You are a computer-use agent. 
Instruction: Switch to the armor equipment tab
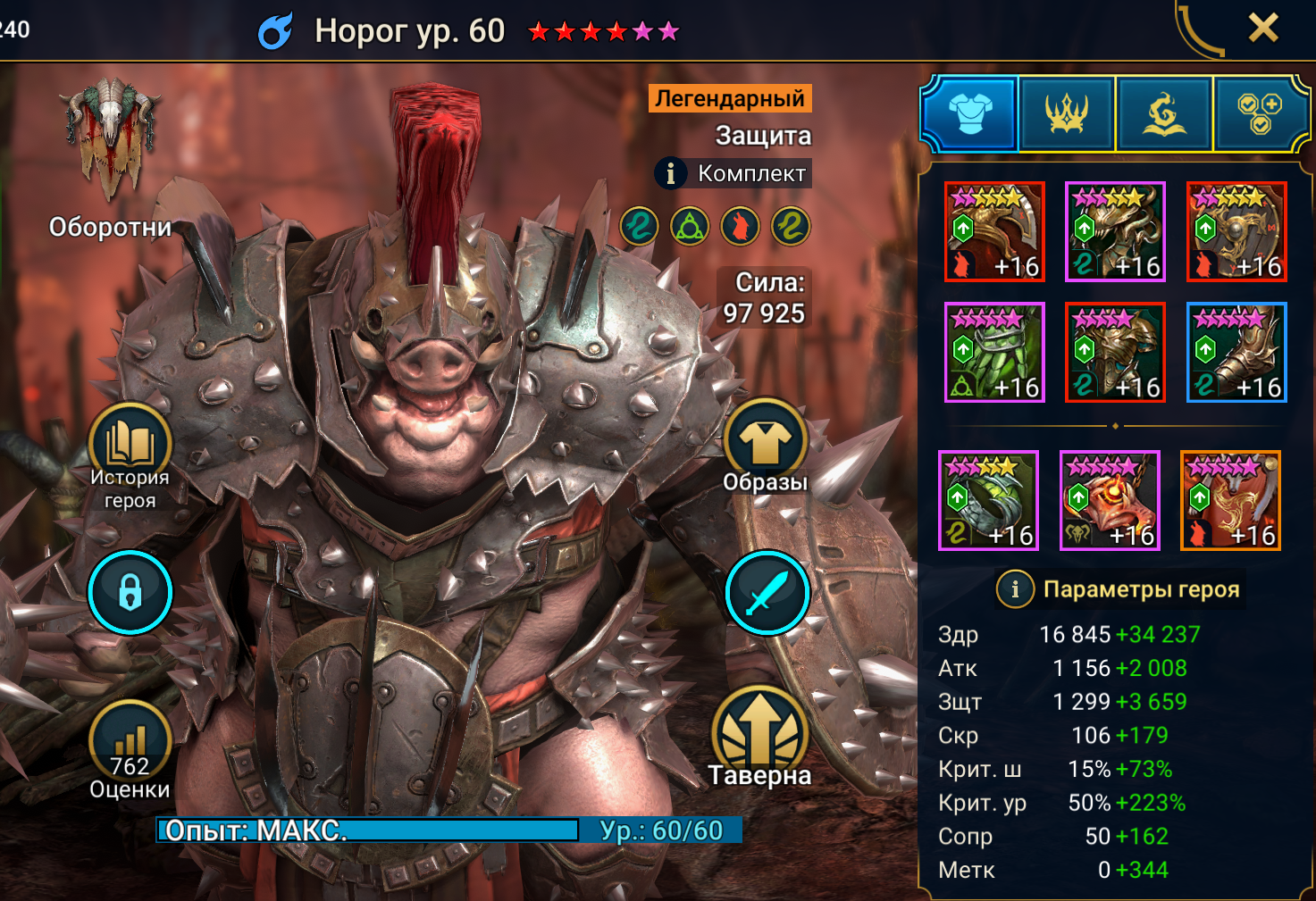(970, 113)
